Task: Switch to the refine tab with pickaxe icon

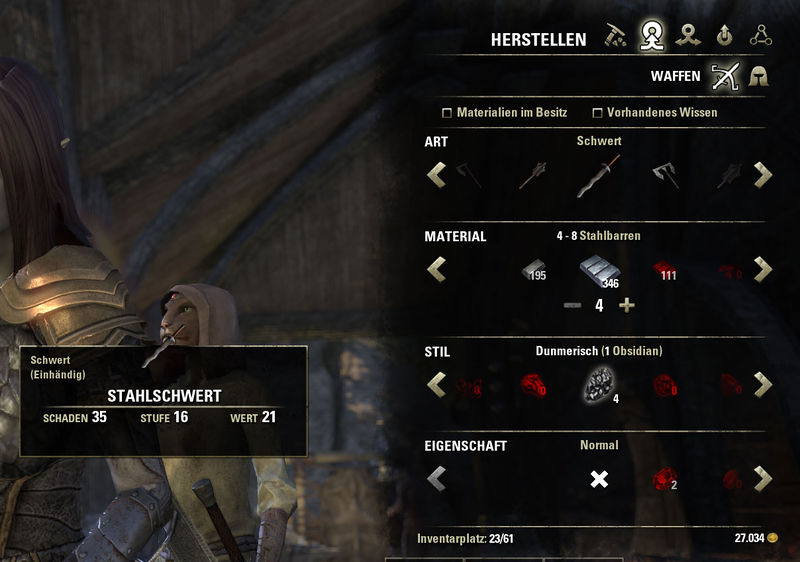Action: [x=616, y=38]
